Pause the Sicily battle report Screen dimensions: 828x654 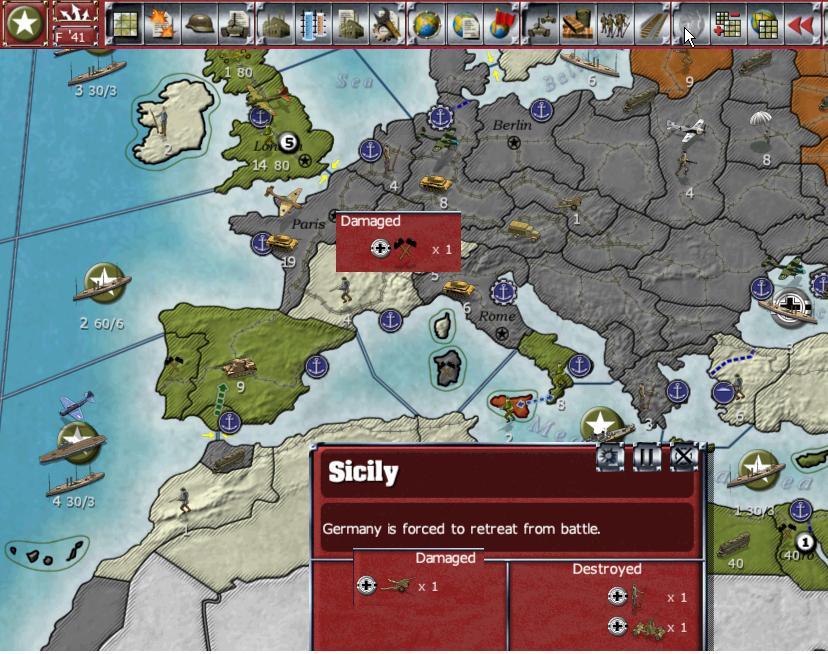point(647,458)
